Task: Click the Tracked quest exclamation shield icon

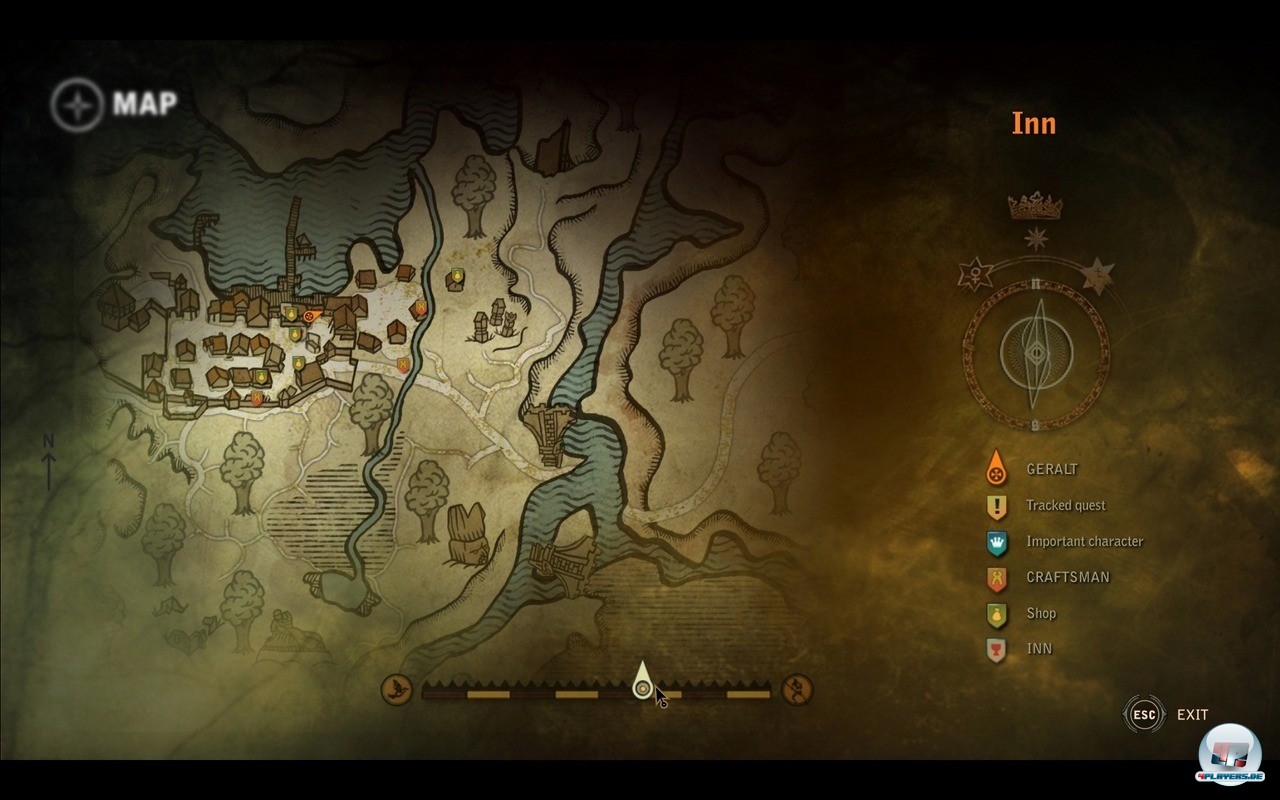Action: pyautogui.click(x=995, y=506)
